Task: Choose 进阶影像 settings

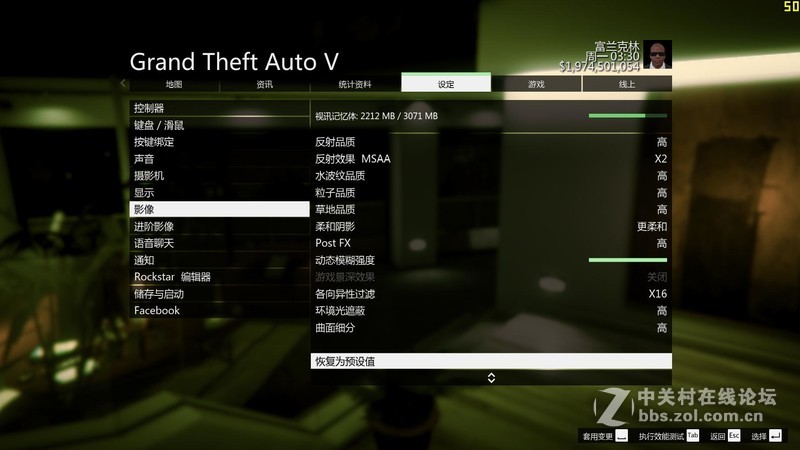Action: click(x=220, y=226)
